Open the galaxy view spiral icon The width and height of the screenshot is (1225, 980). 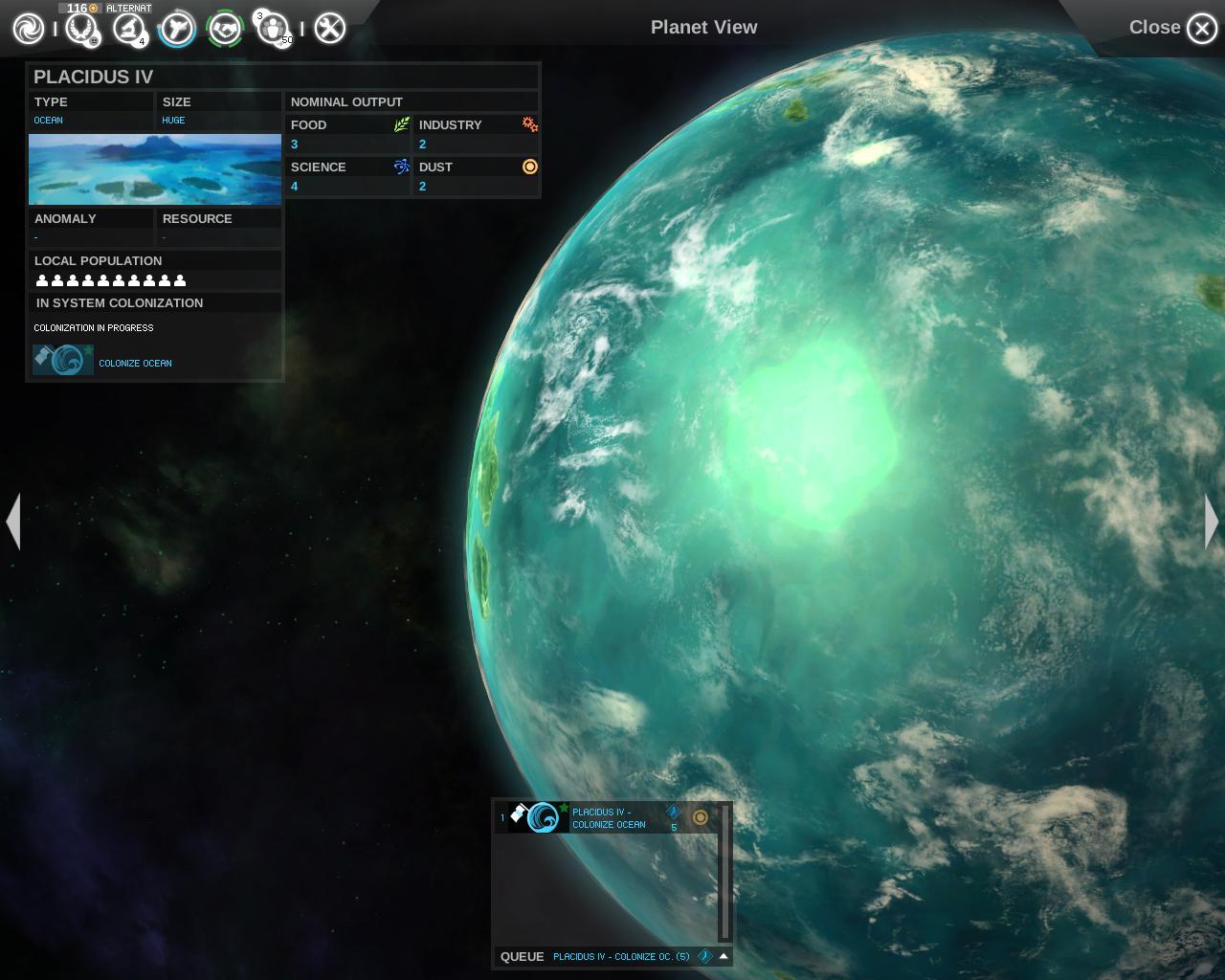point(28,29)
